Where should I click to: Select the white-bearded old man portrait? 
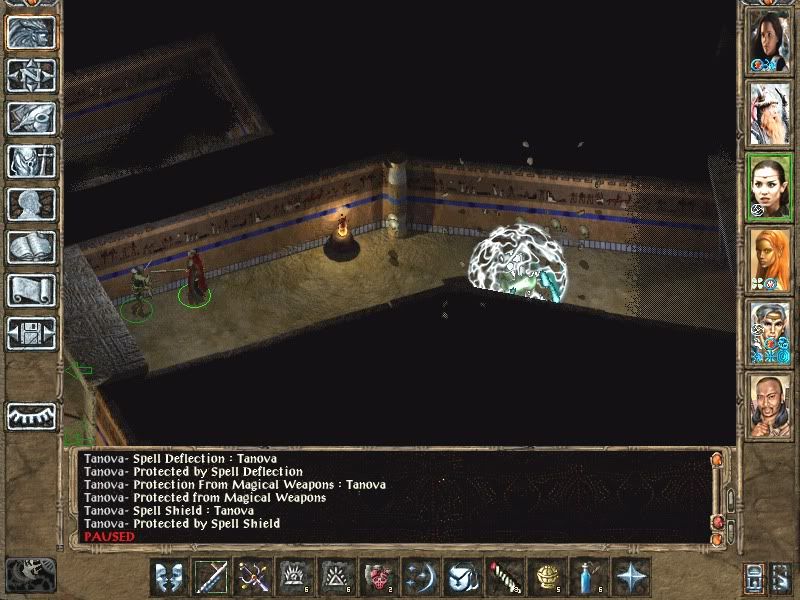(x=770, y=112)
